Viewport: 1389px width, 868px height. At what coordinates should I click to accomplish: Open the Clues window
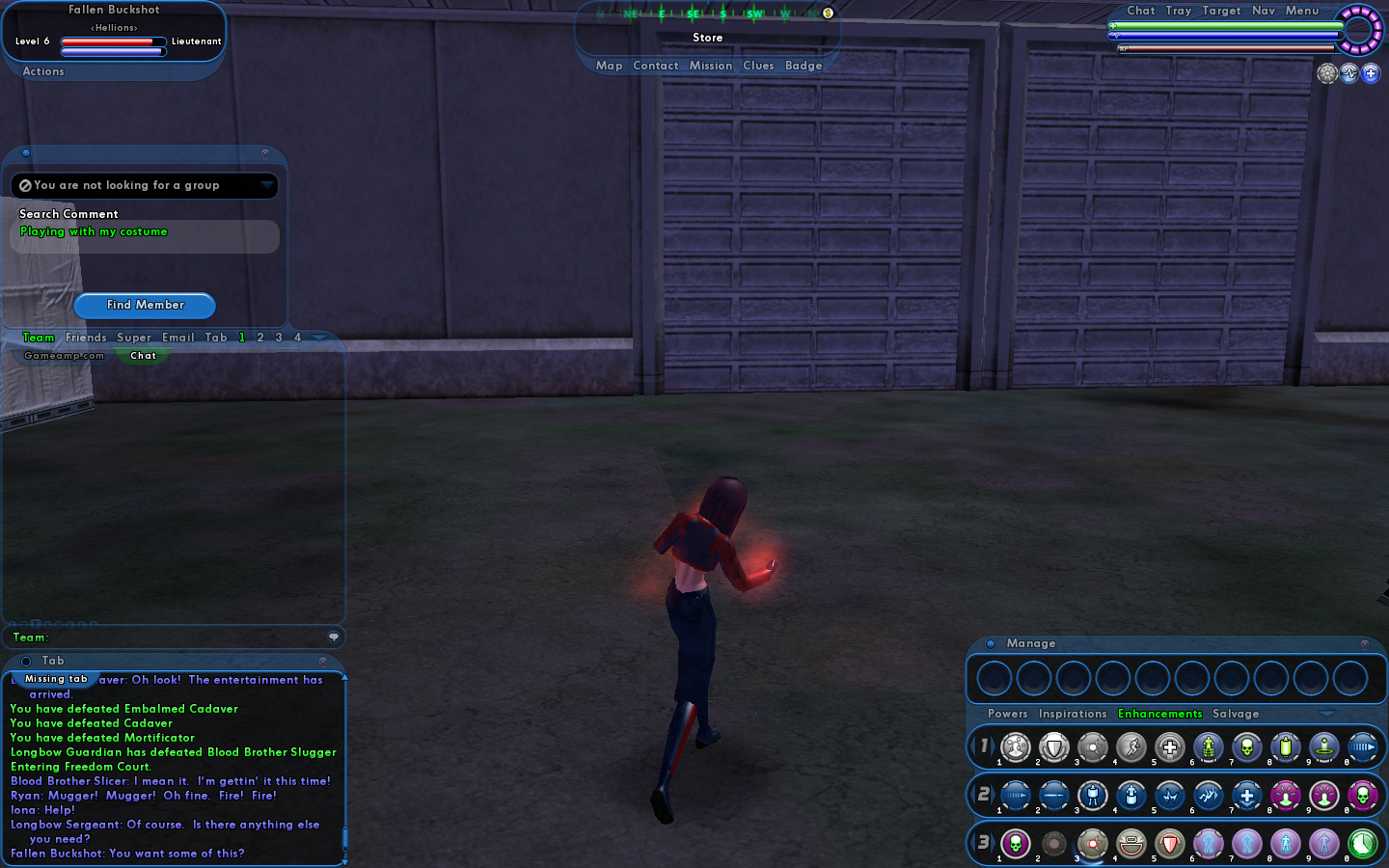pyautogui.click(x=758, y=66)
